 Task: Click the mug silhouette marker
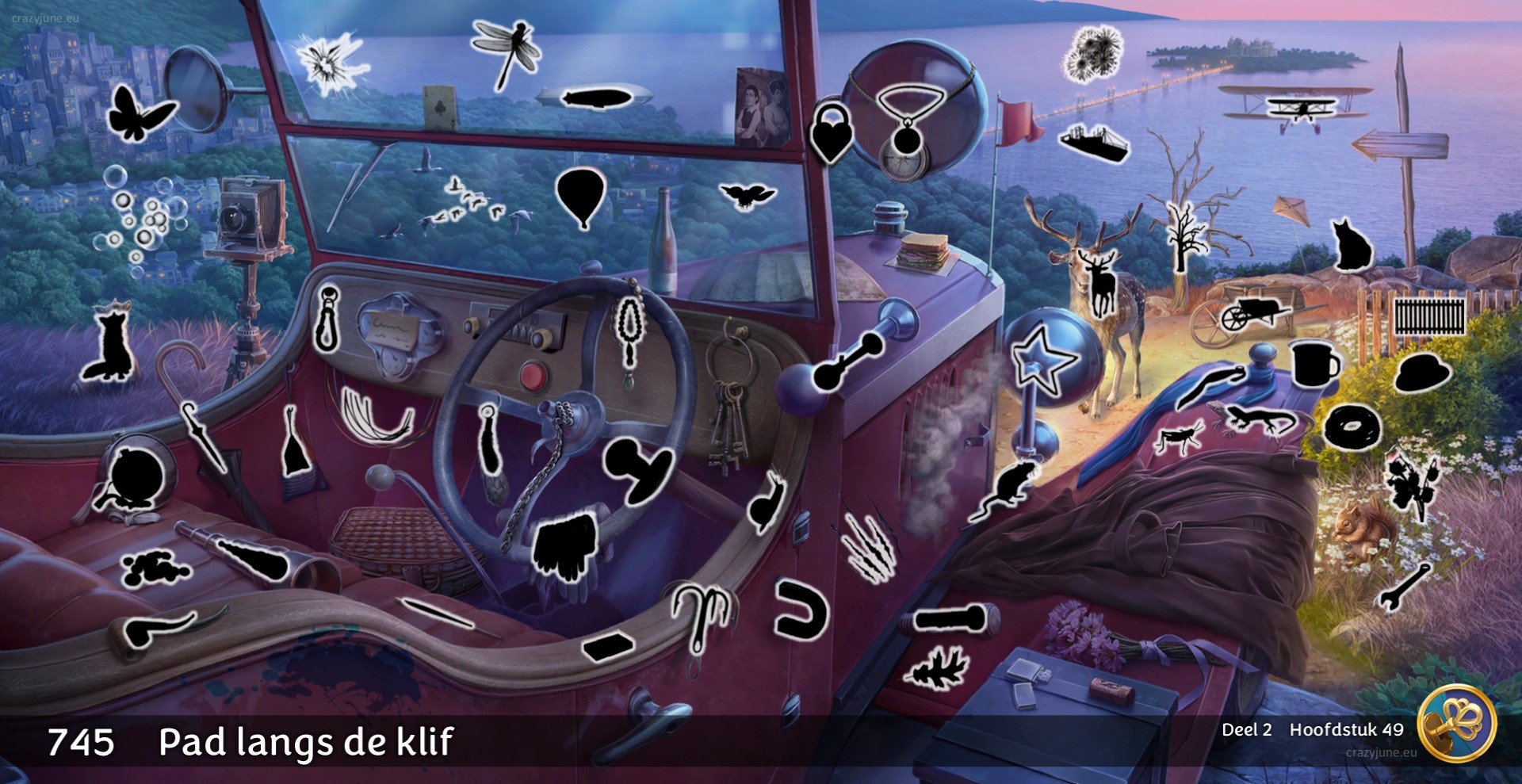(1314, 364)
